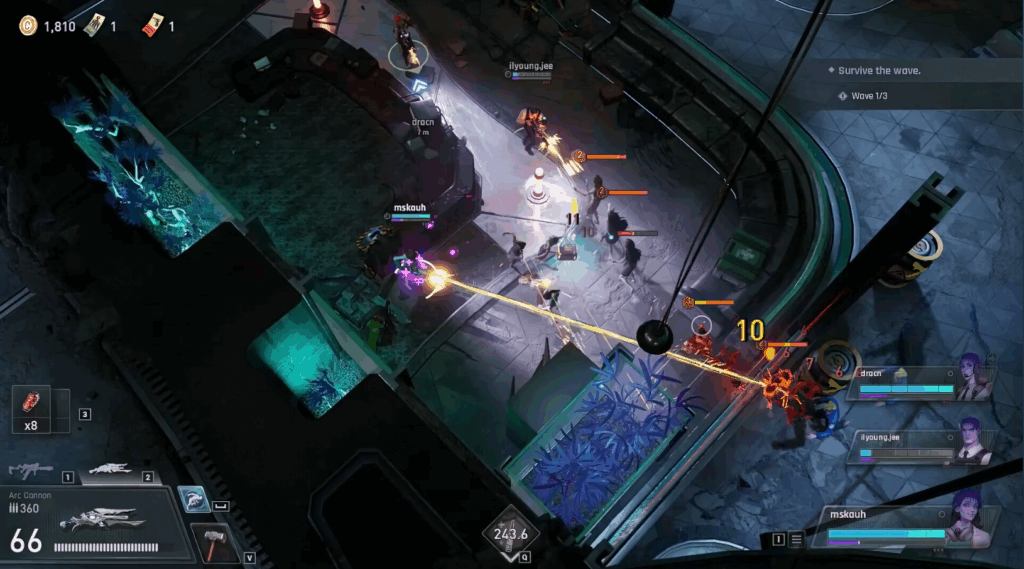Click the red ticket item icon
Image resolution: width=1024 pixels, height=569 pixels.
(152, 25)
